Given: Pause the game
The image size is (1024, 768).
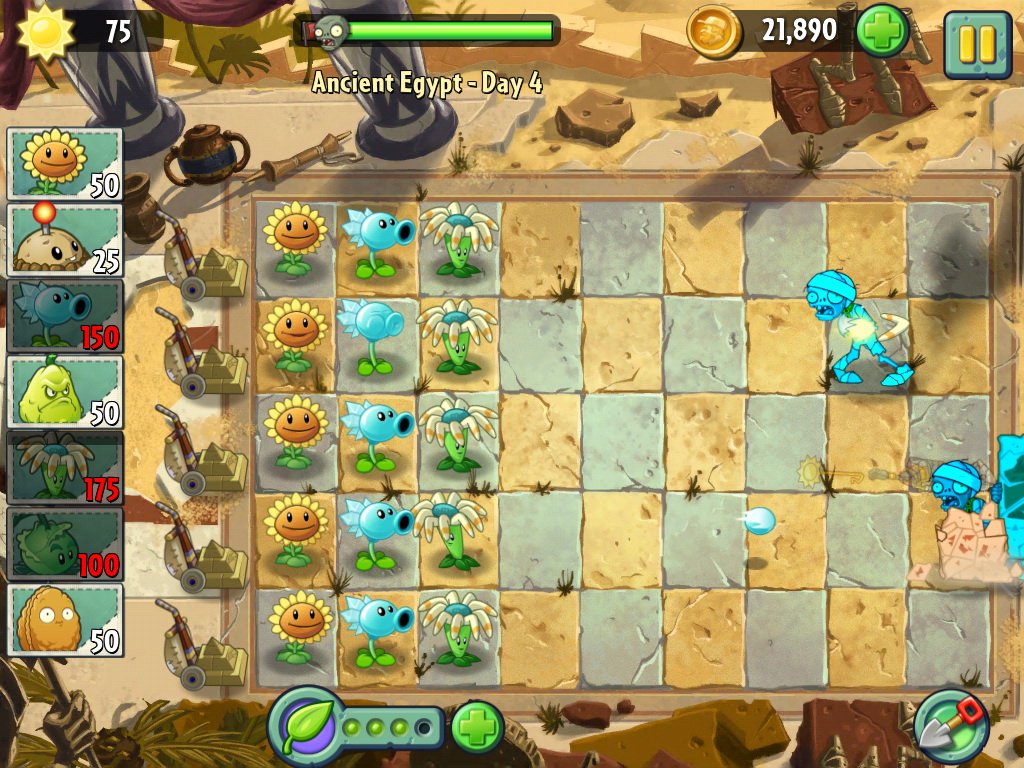Looking at the screenshot, I should [977, 45].
